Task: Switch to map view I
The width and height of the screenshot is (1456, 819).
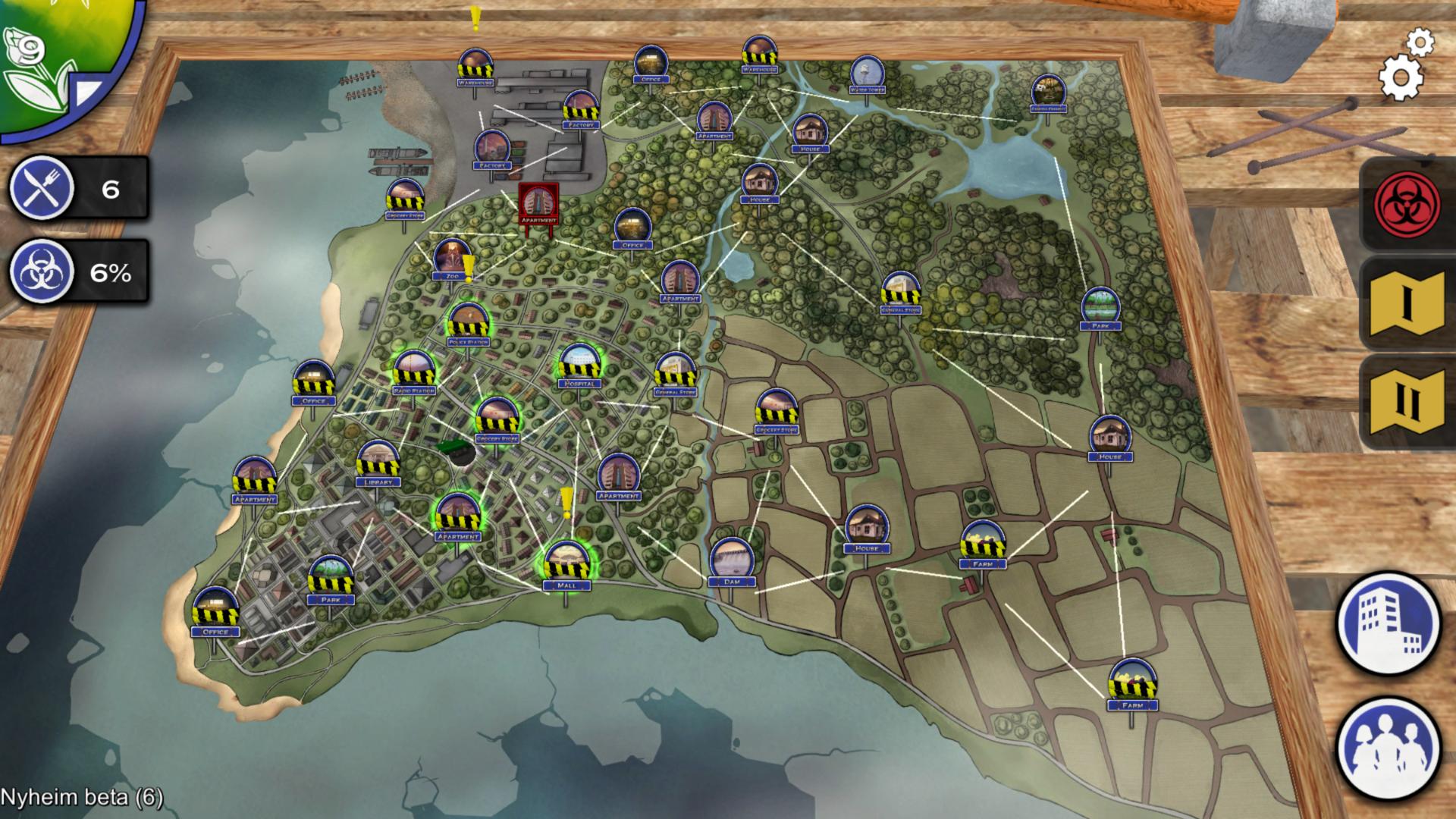Action: click(x=1407, y=303)
